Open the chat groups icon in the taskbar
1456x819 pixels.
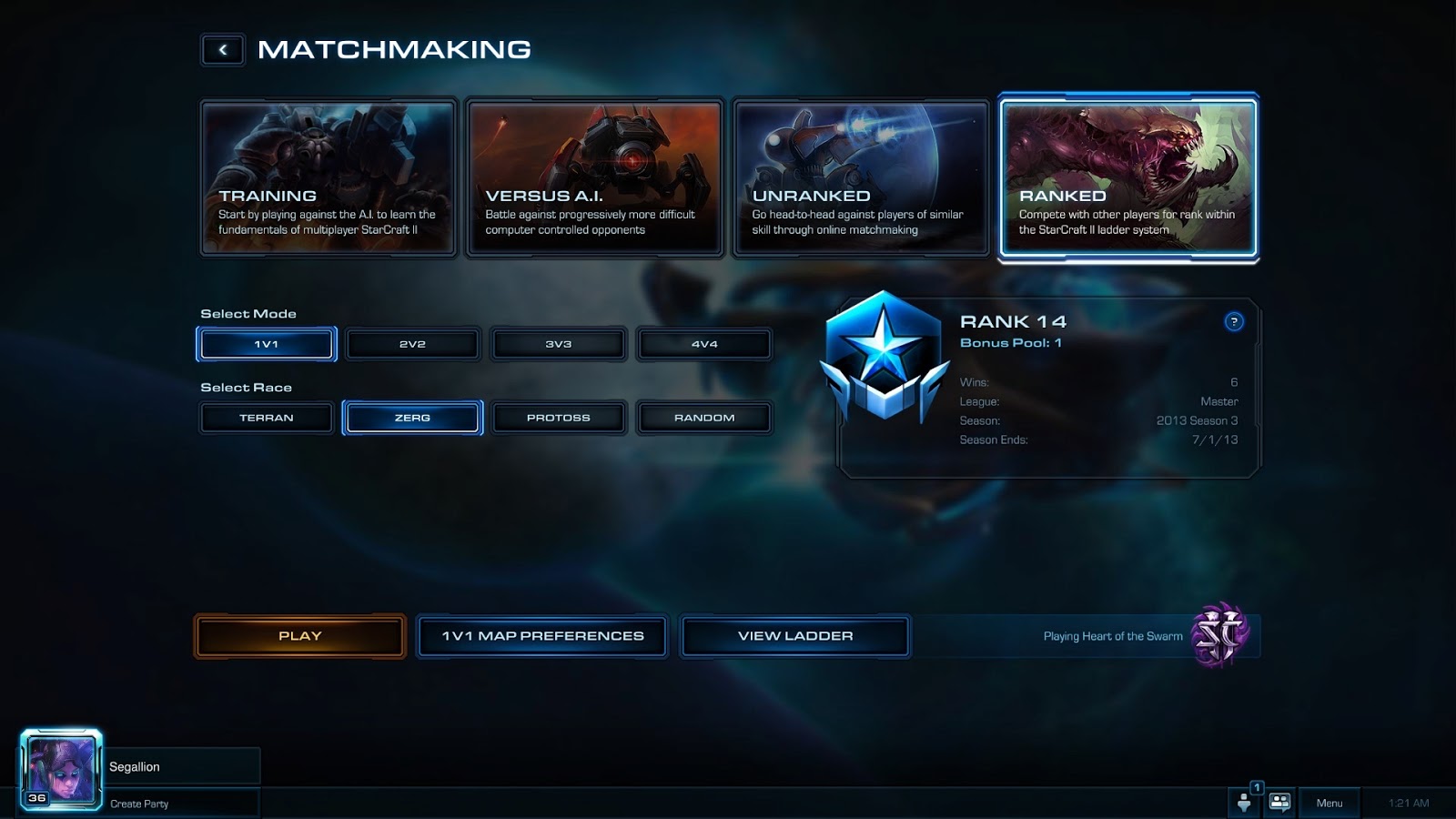click(x=1279, y=803)
